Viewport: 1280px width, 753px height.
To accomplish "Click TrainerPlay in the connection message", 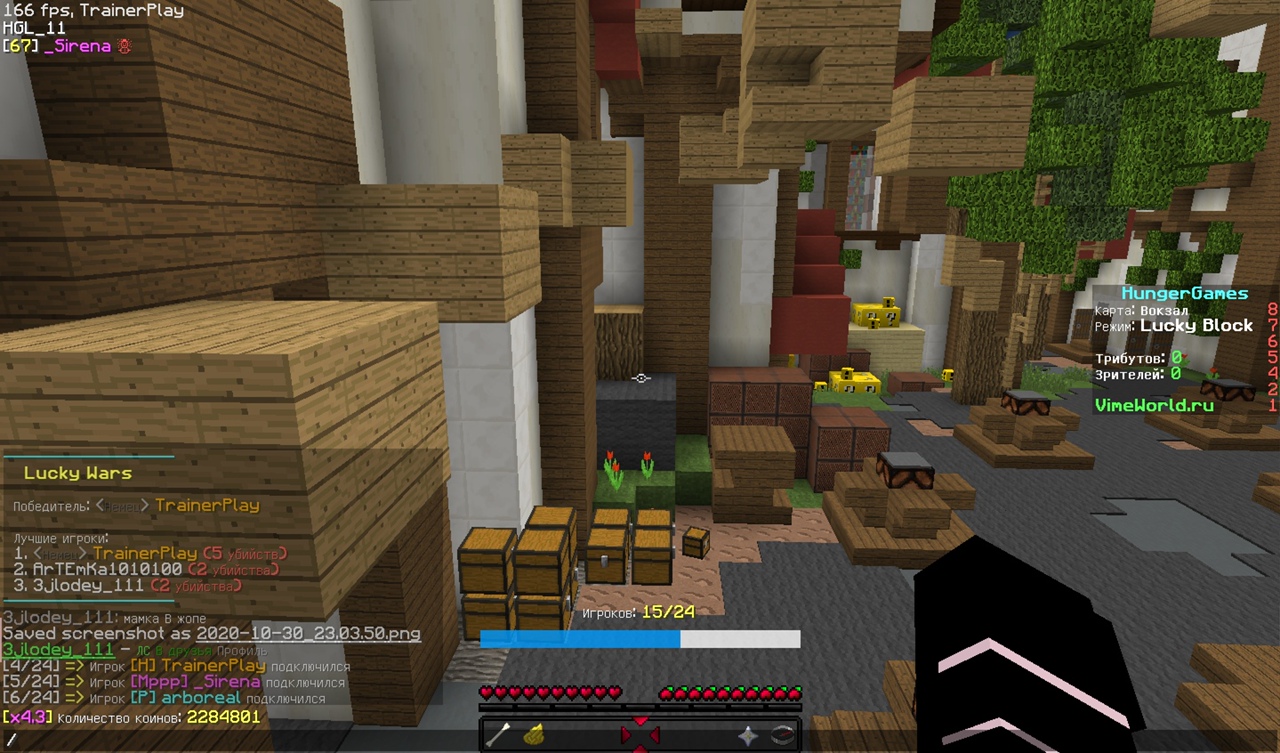I will click(x=213, y=666).
